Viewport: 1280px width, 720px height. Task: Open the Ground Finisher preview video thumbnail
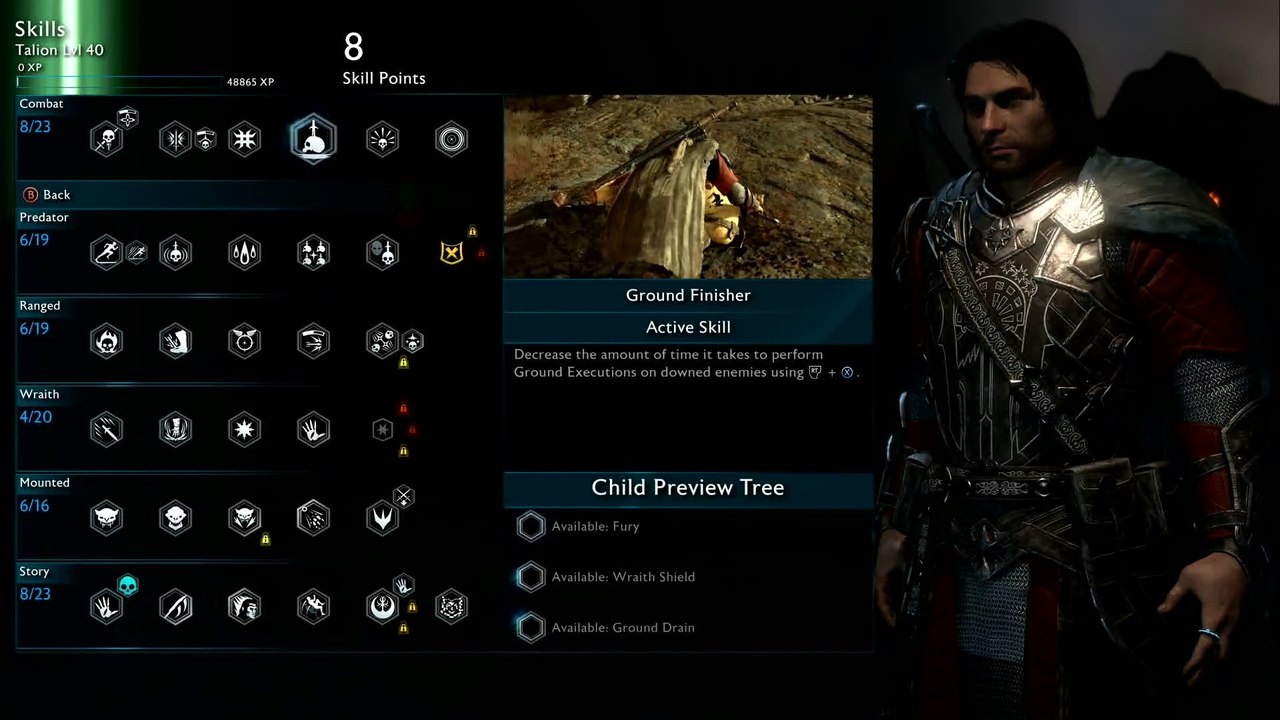click(x=688, y=187)
